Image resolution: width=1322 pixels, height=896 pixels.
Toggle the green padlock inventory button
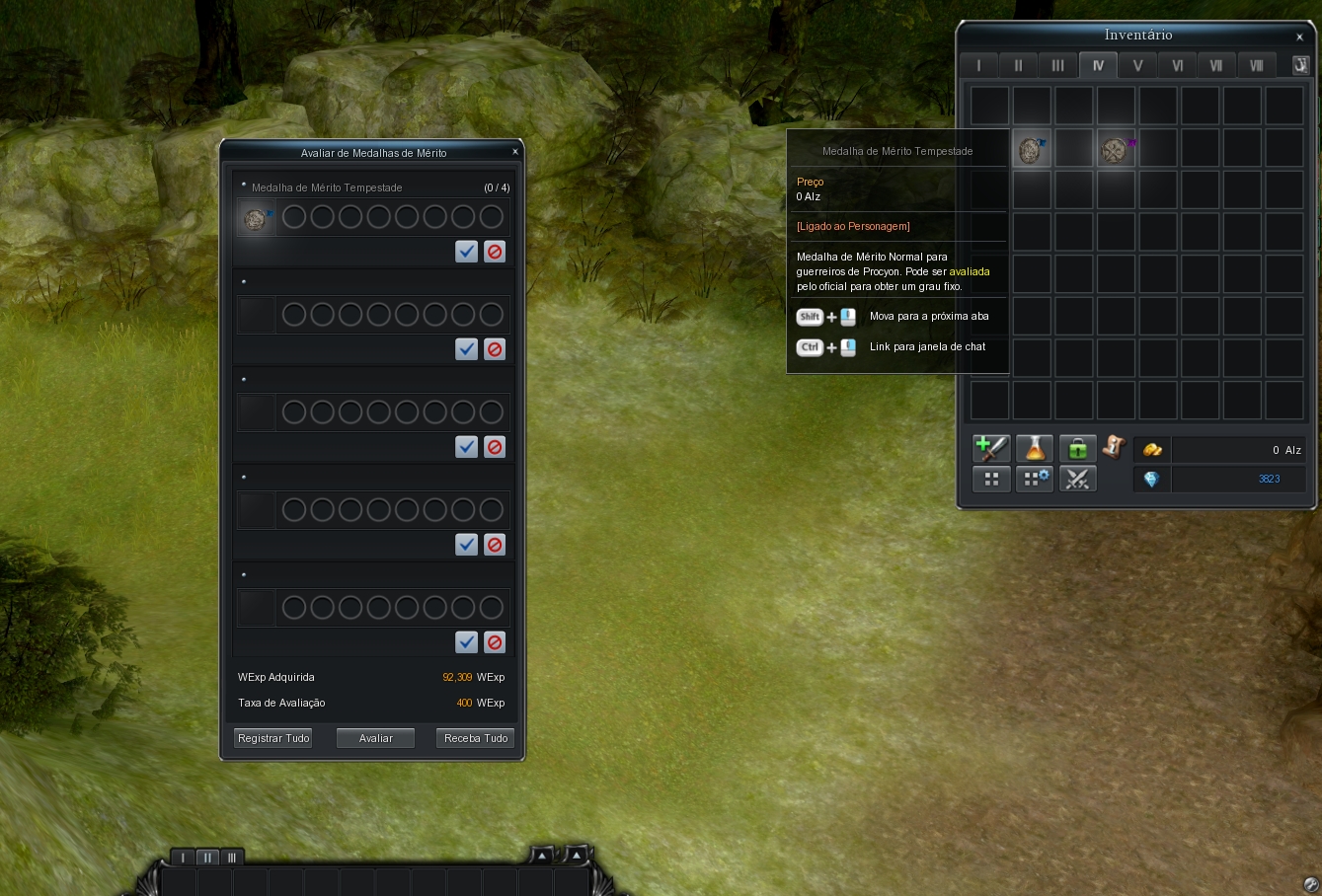click(x=1077, y=449)
